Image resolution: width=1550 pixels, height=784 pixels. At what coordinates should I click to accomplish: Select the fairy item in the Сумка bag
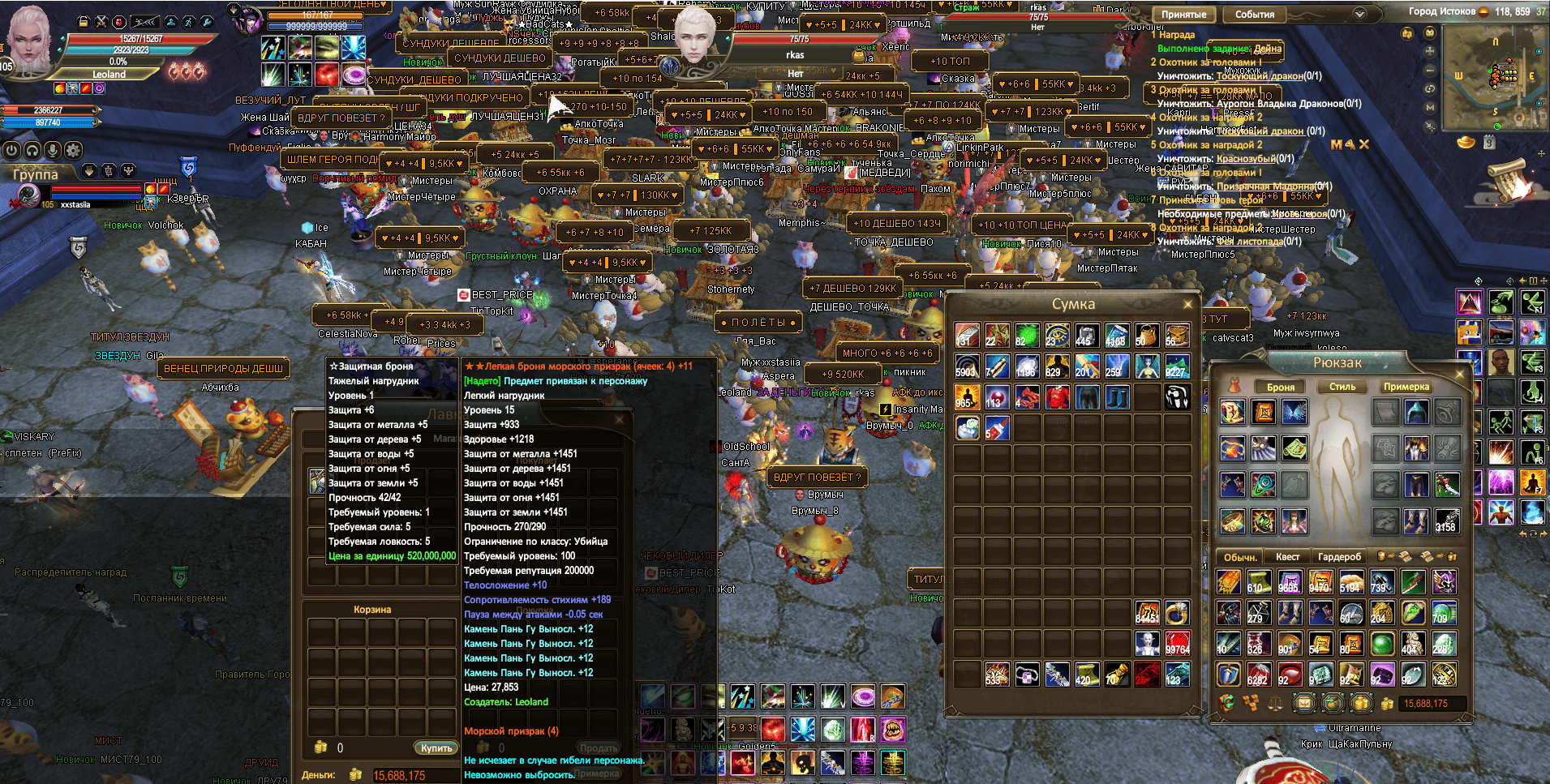click(x=1148, y=366)
